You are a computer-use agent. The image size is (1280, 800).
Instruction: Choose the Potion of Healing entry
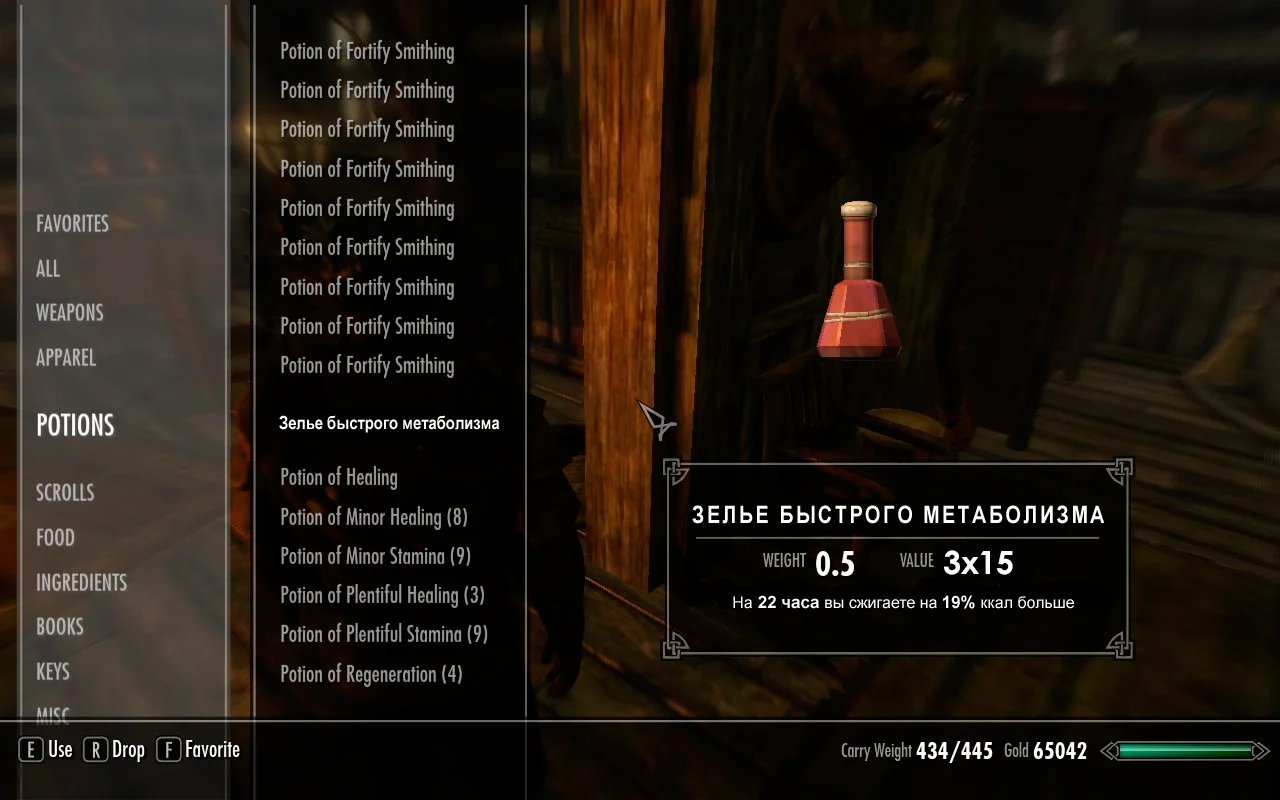[x=339, y=478]
